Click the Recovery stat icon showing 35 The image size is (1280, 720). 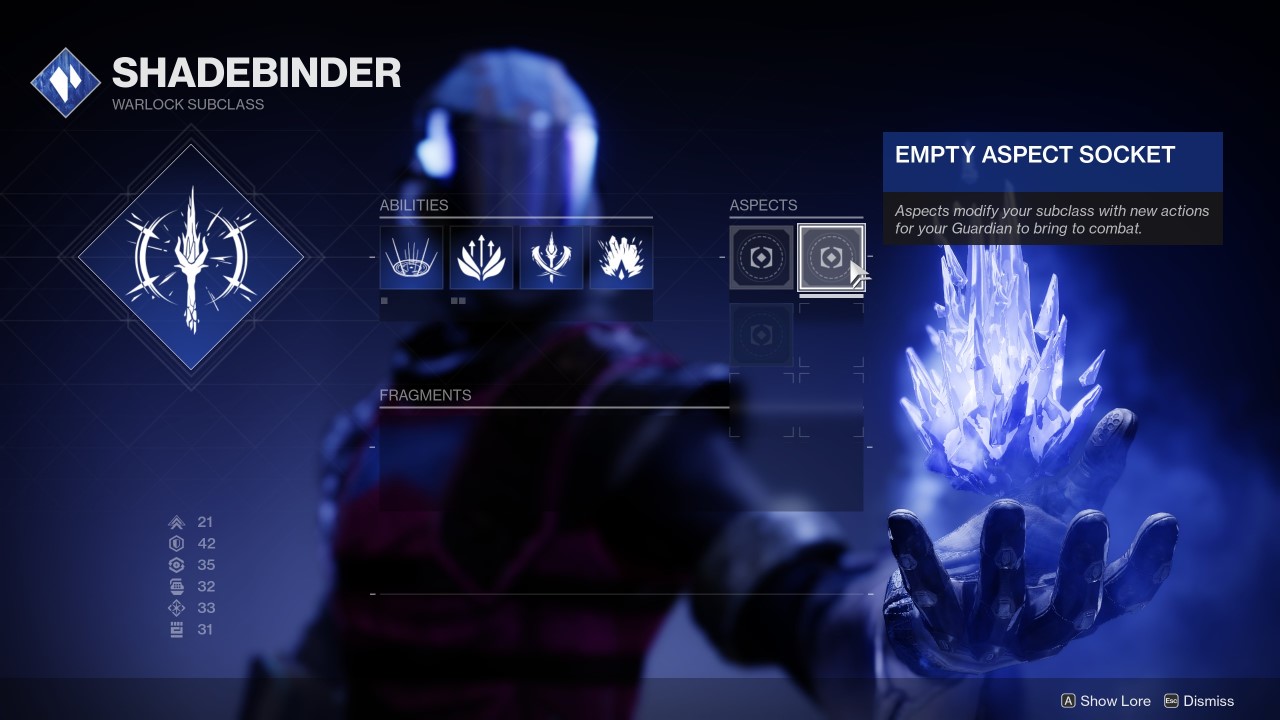pyautogui.click(x=176, y=564)
